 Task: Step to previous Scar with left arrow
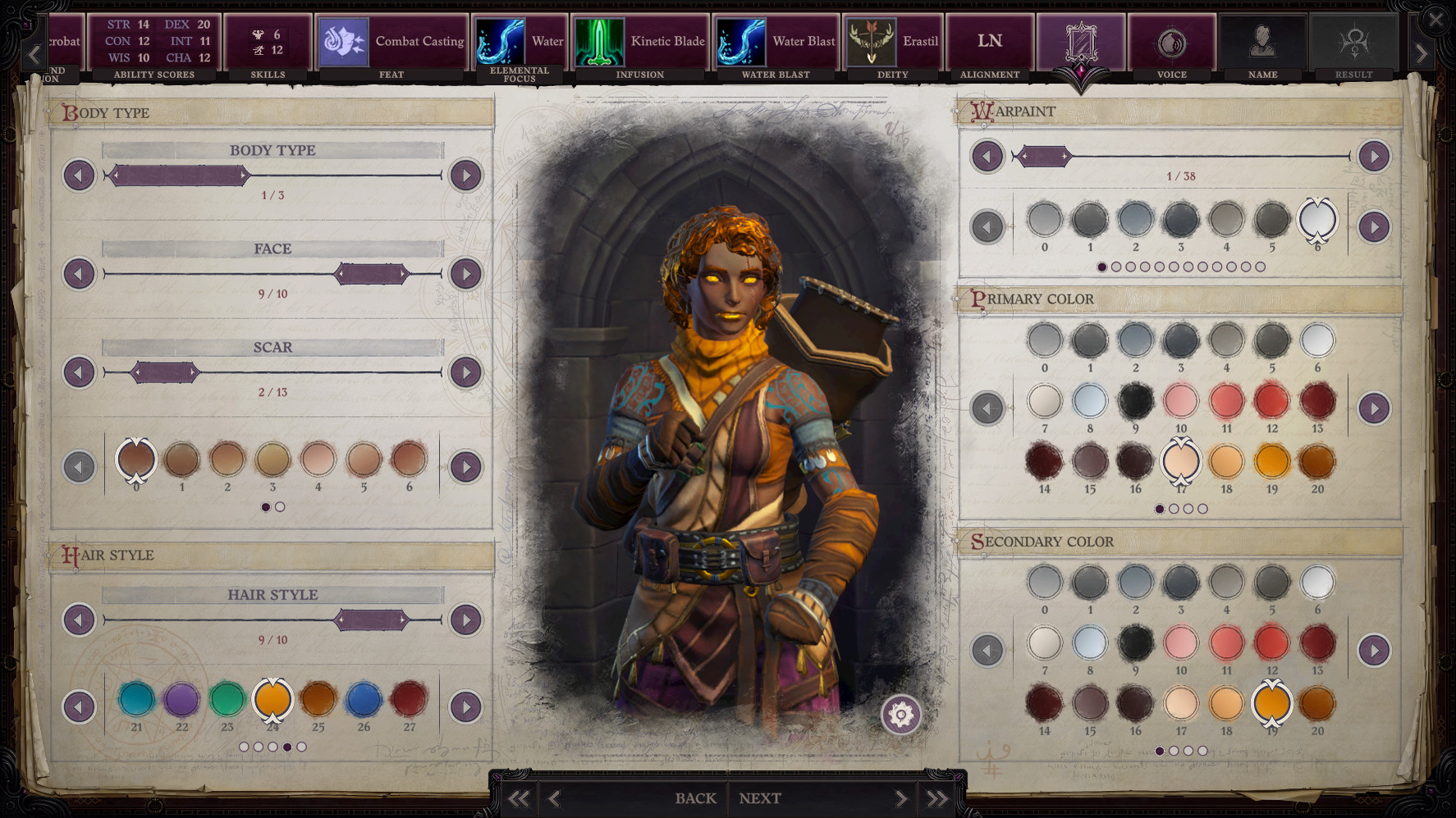[78, 372]
